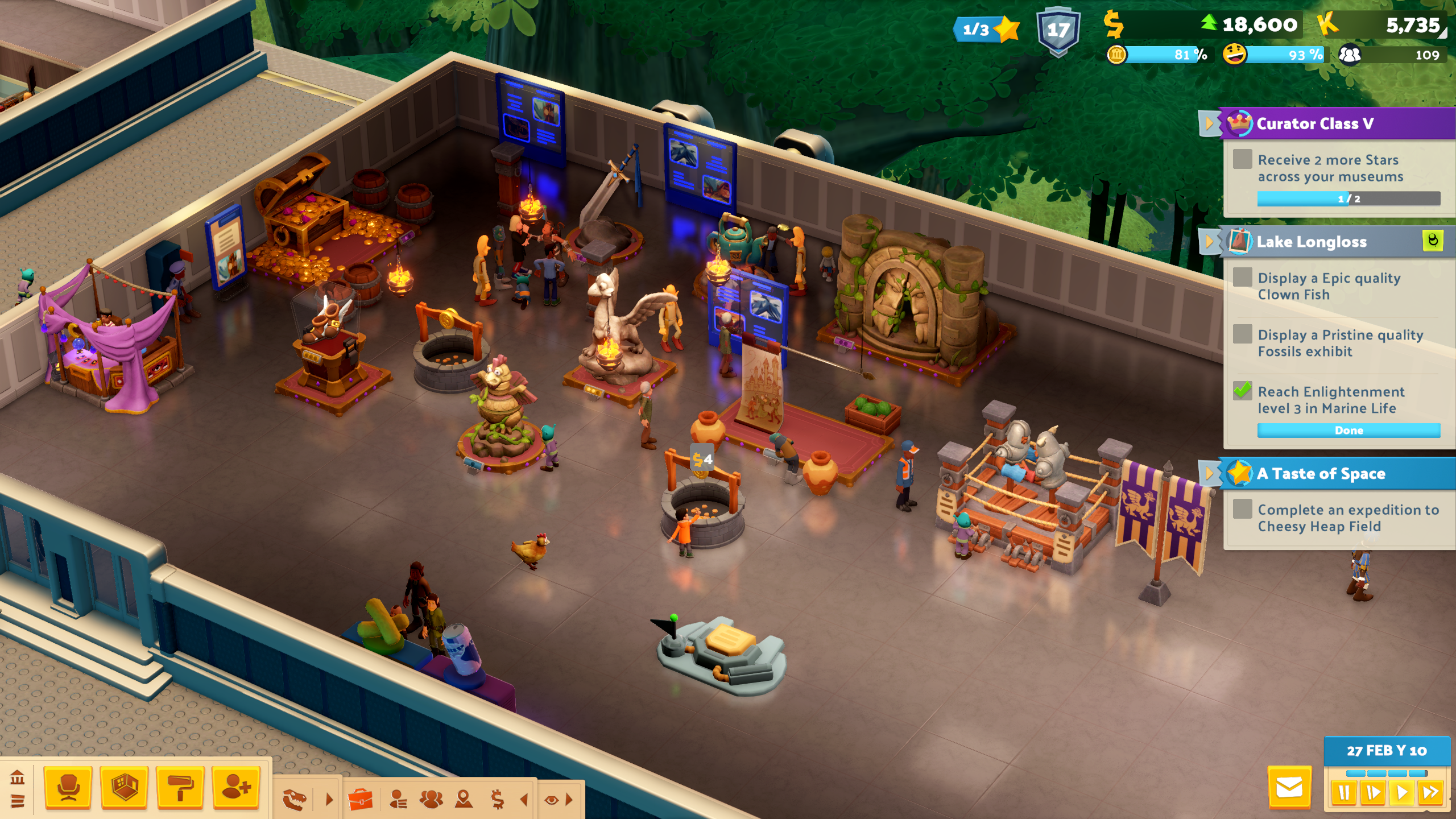The image size is (1456, 819).
Task: Set game speed to normal play
Action: (1402, 793)
